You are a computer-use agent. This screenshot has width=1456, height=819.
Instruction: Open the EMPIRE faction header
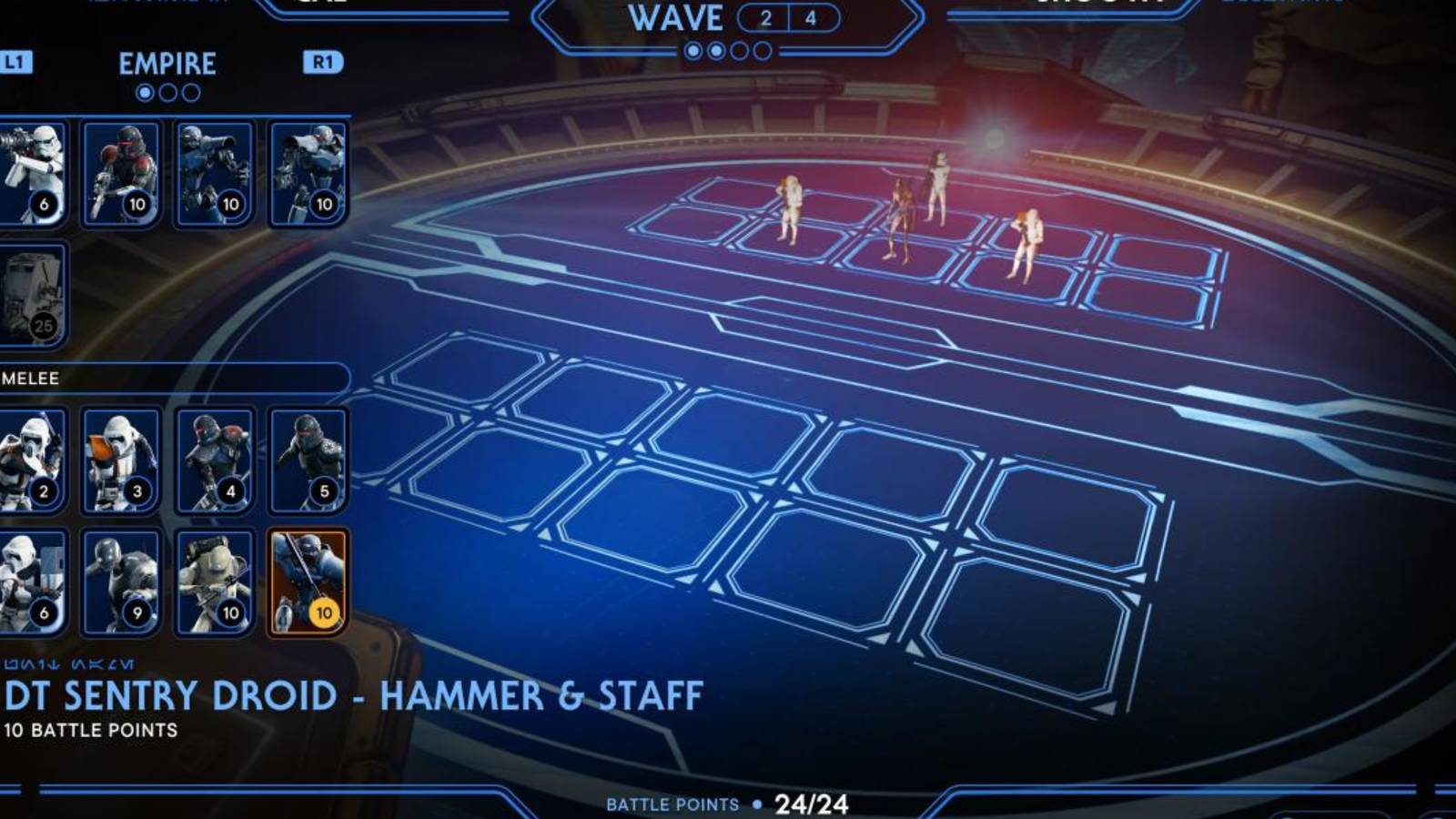click(x=167, y=64)
